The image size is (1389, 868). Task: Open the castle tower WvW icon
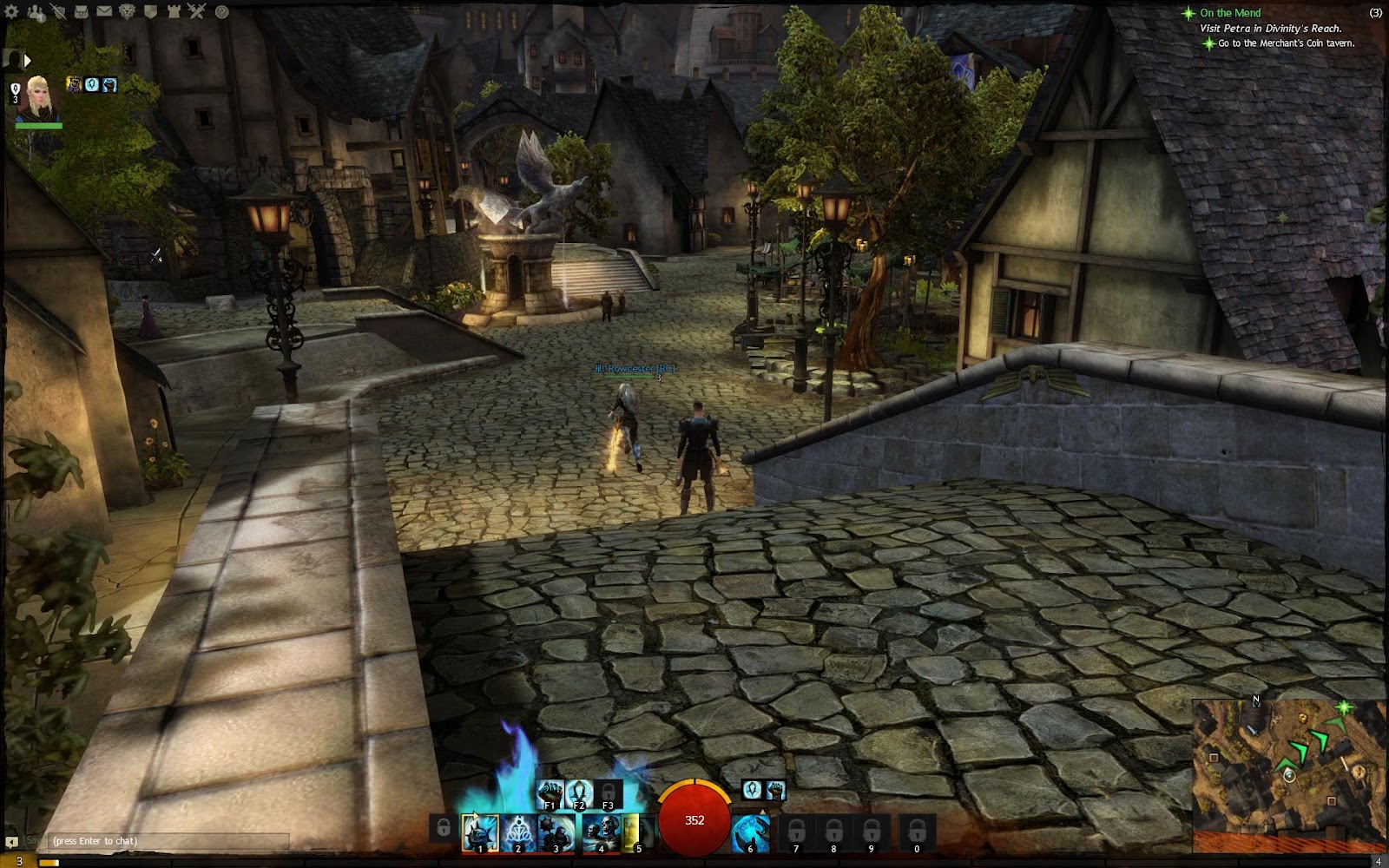click(174, 12)
